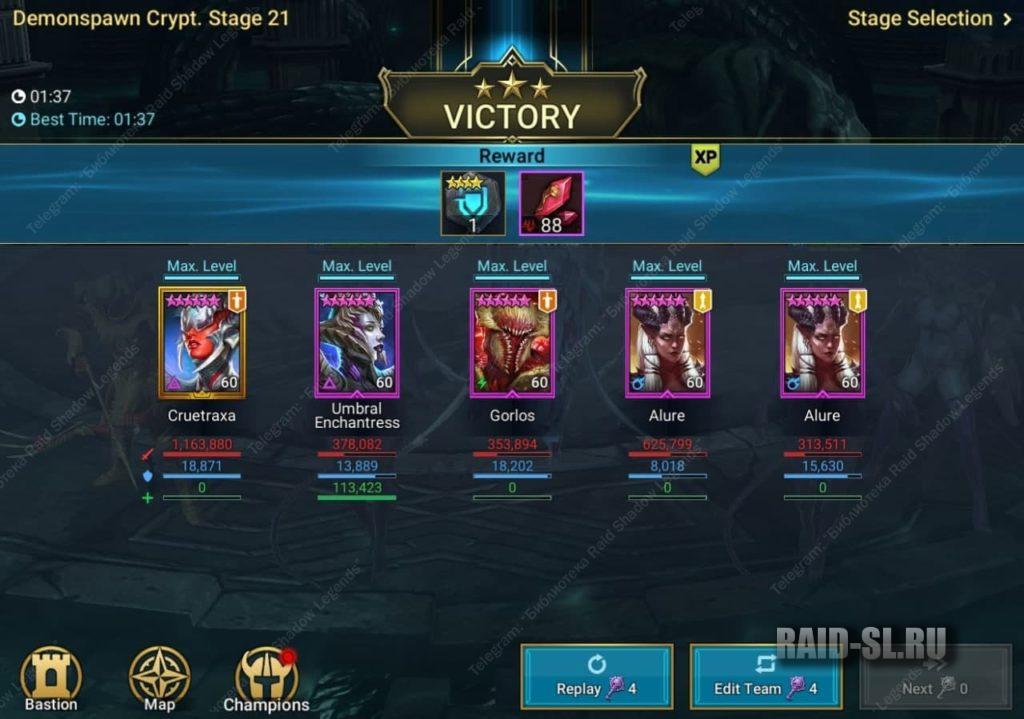
Task: Open the Map
Action: tap(160, 679)
